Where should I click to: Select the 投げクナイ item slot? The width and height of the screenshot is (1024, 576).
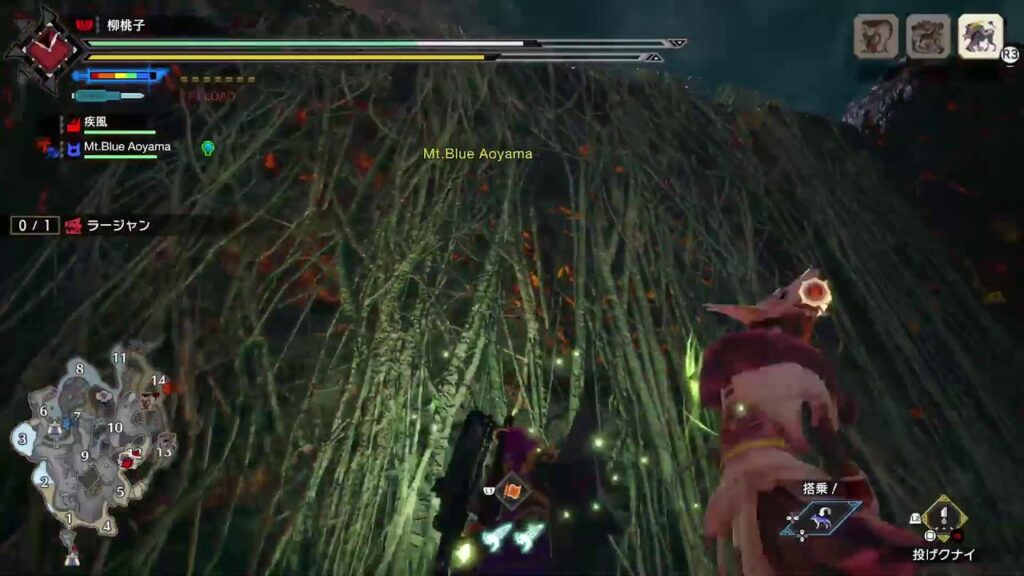(x=943, y=518)
